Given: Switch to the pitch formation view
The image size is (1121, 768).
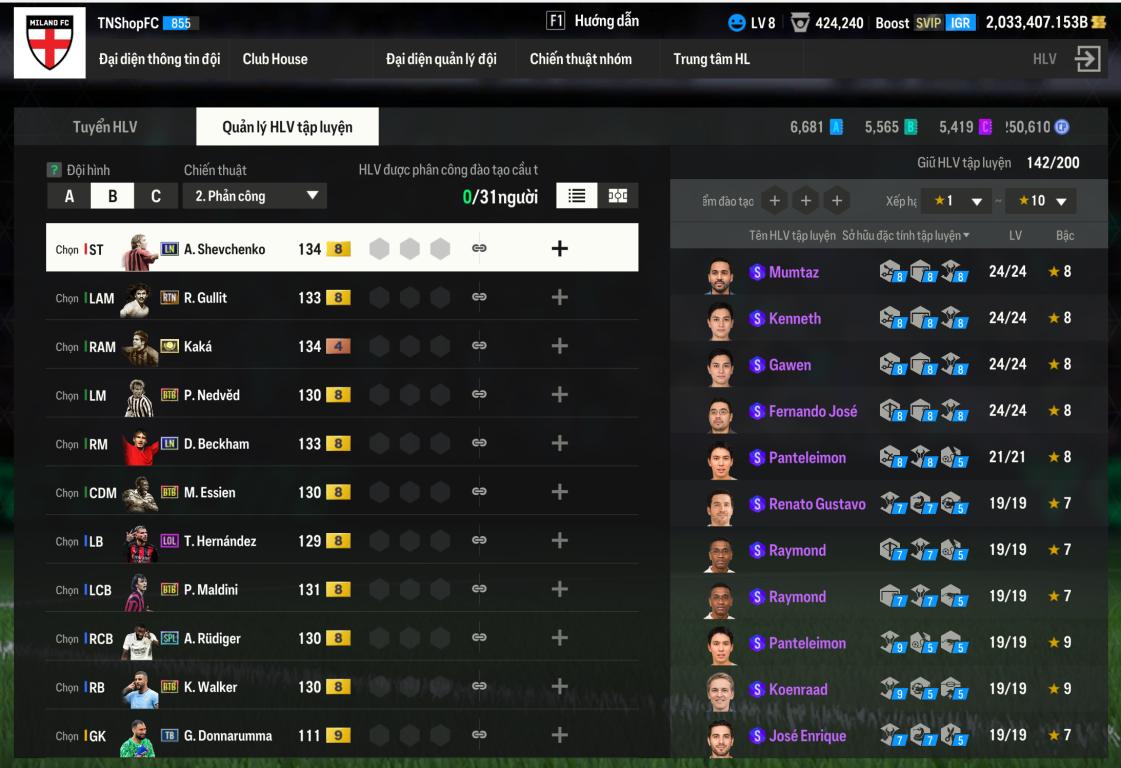Looking at the screenshot, I should 619,196.
